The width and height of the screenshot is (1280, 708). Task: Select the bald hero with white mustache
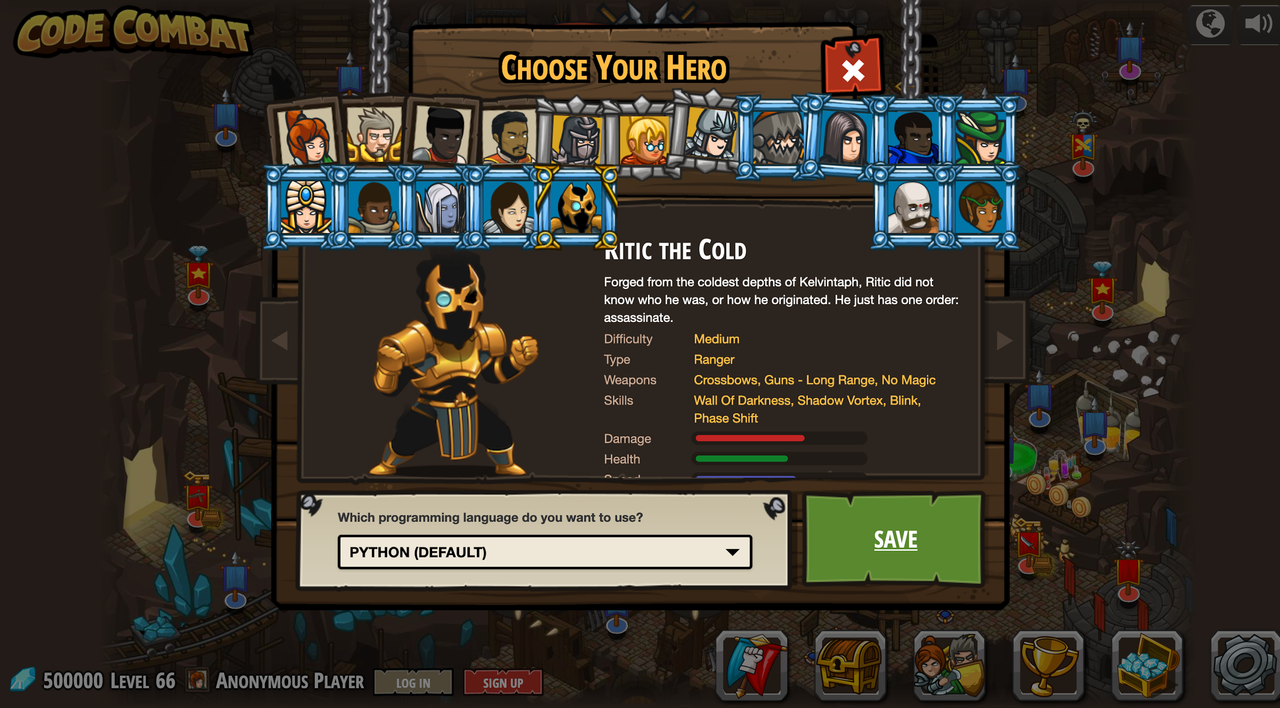point(912,207)
